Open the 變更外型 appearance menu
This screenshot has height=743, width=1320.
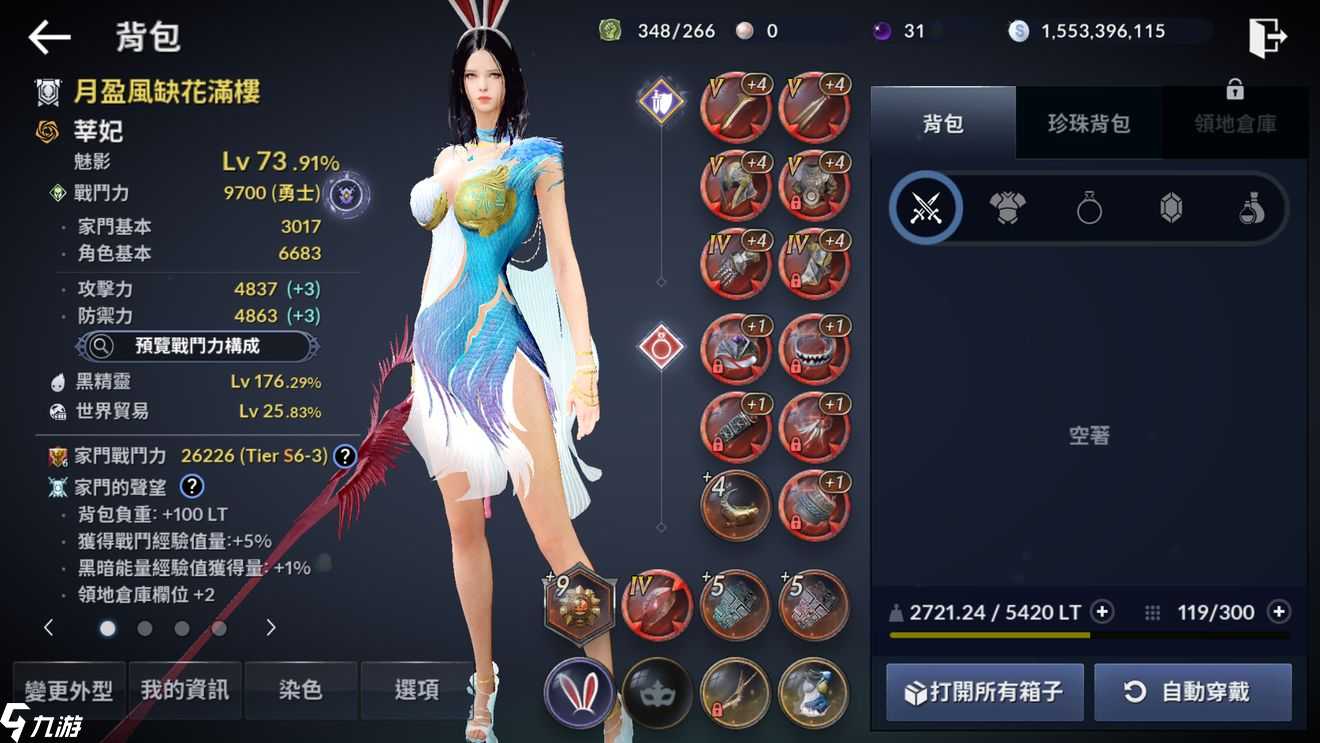pos(69,690)
